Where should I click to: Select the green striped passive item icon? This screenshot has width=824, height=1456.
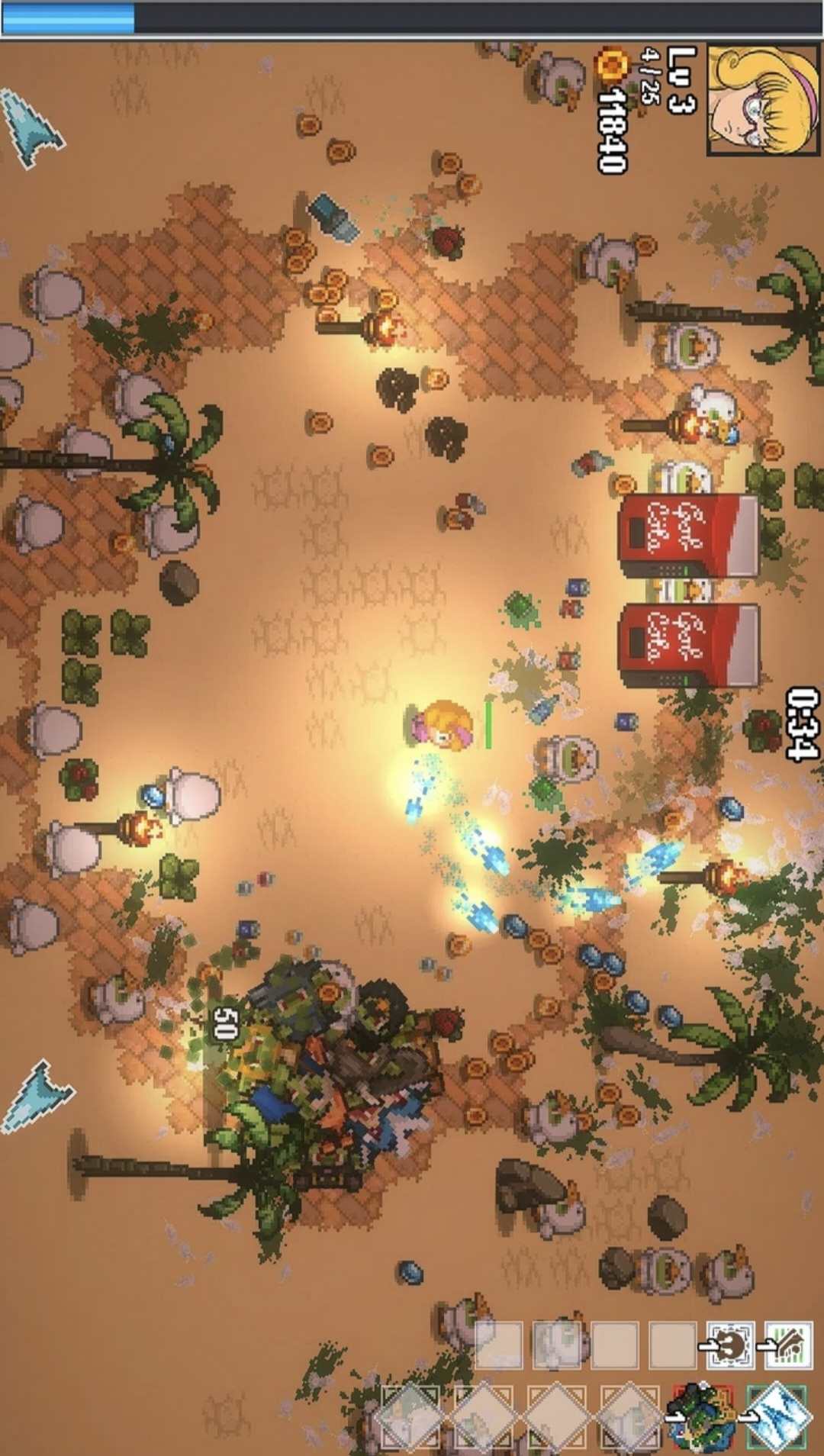[789, 1345]
